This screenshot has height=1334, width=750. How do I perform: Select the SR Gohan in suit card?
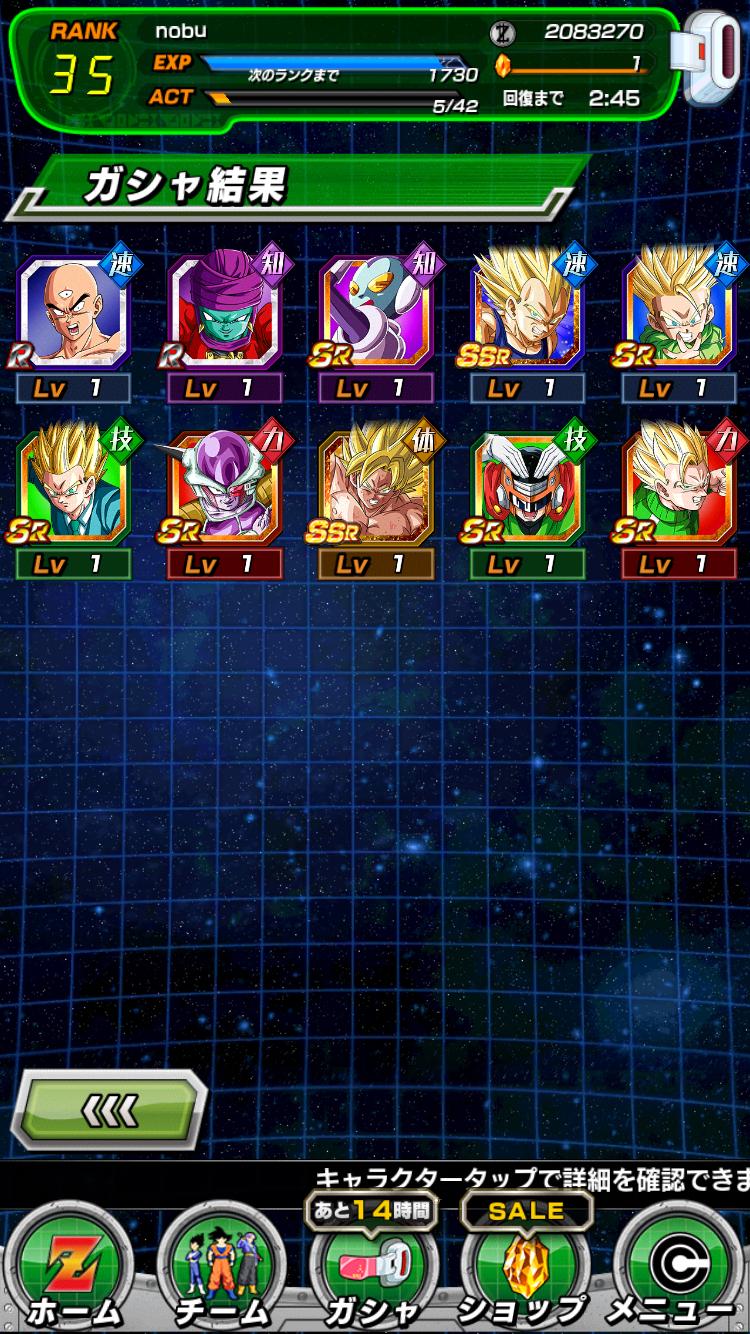click(73, 489)
